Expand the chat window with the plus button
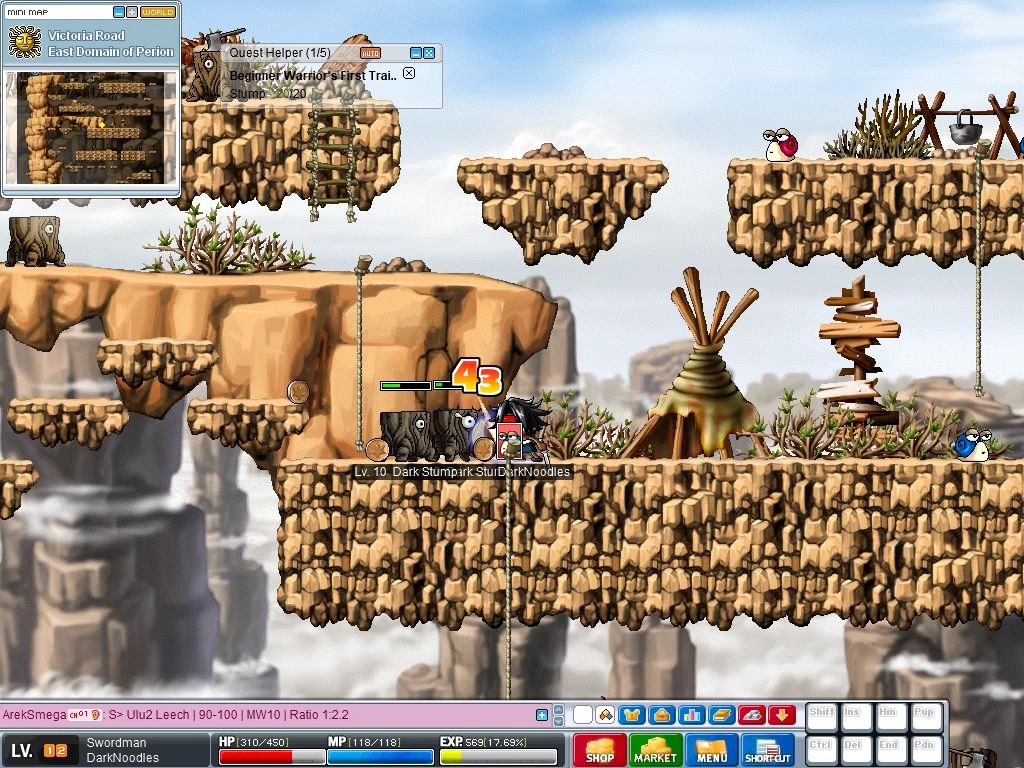Viewport: 1024px width, 768px height. pos(542,715)
